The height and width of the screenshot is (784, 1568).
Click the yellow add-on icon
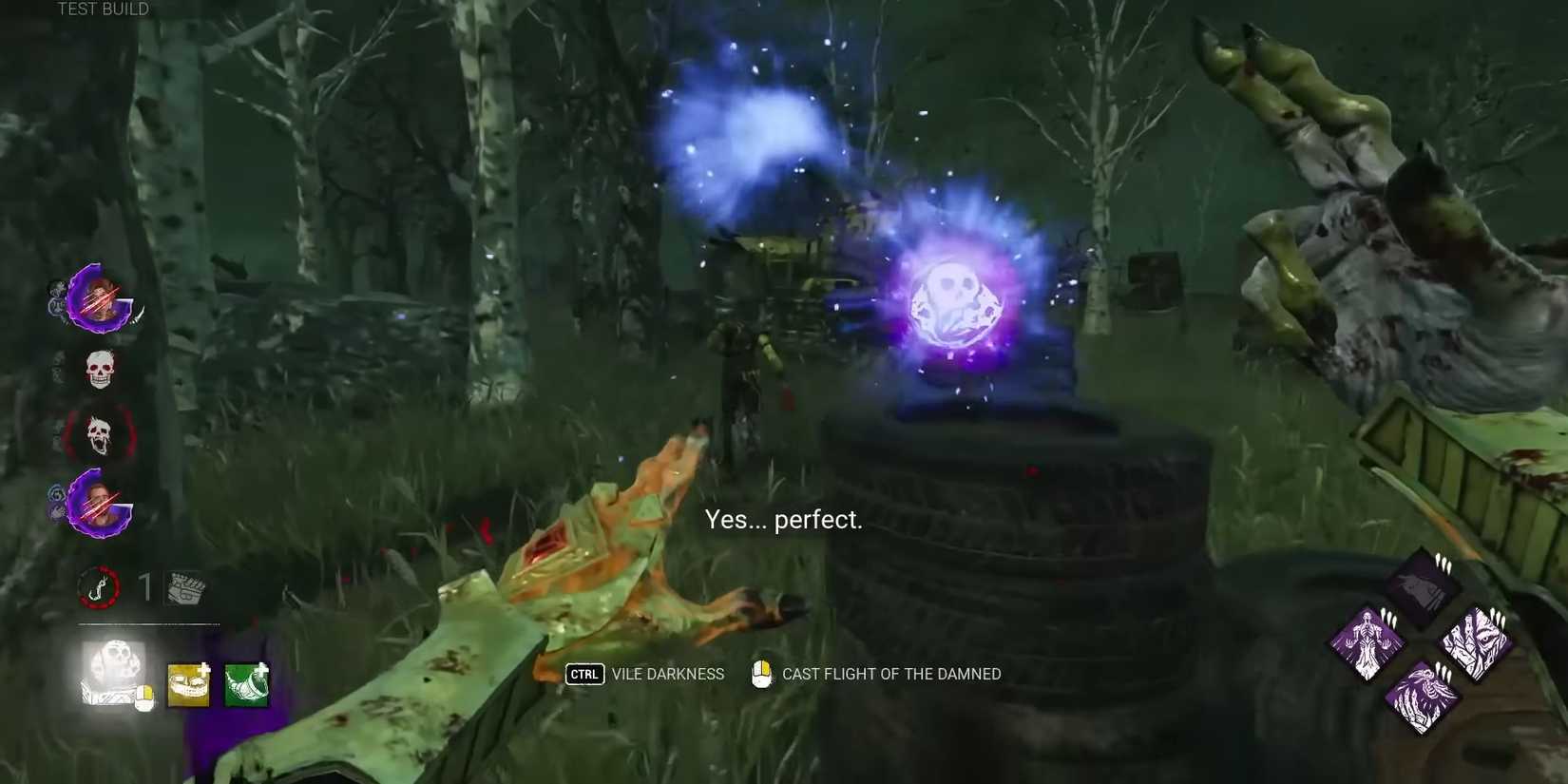coord(188,686)
